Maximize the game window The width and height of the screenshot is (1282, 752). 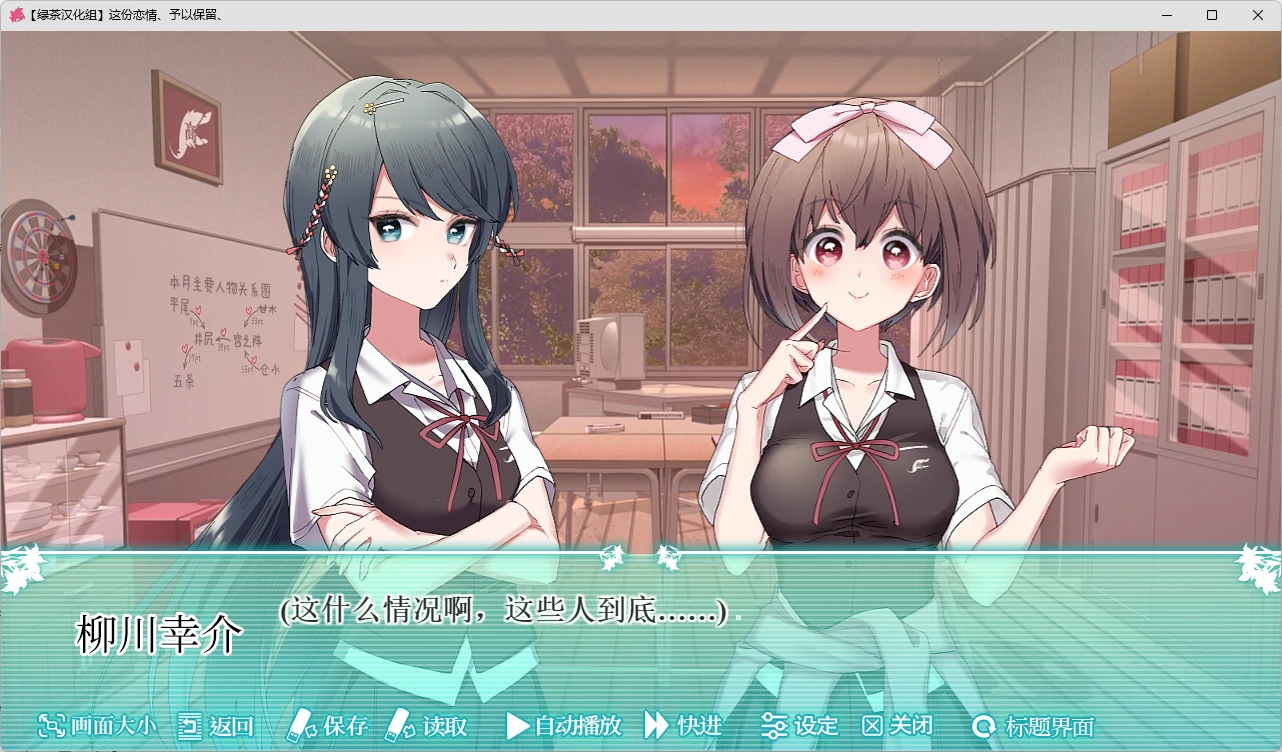coord(1211,15)
